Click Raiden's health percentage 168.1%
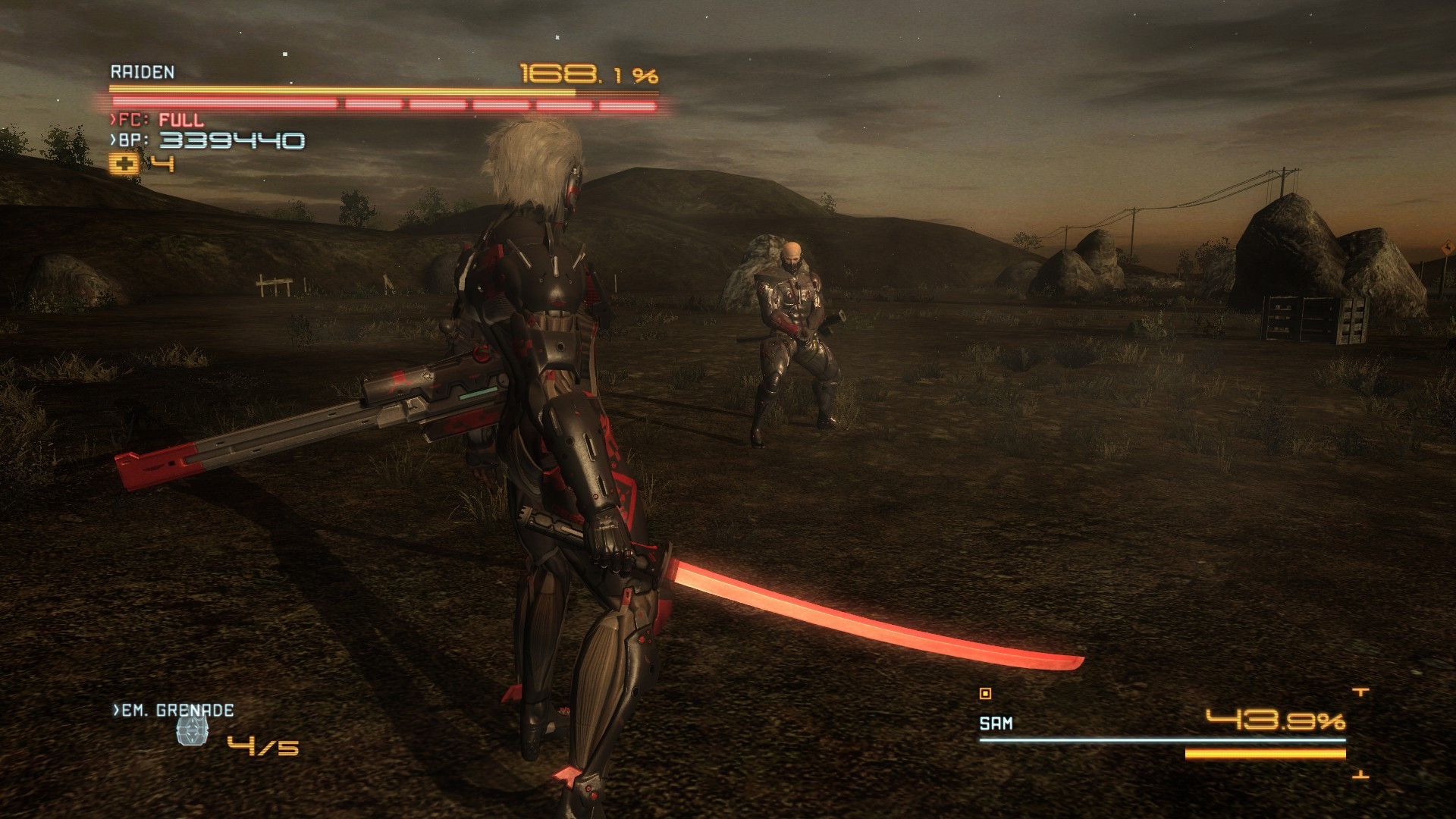The image size is (1456, 819). 587,75
